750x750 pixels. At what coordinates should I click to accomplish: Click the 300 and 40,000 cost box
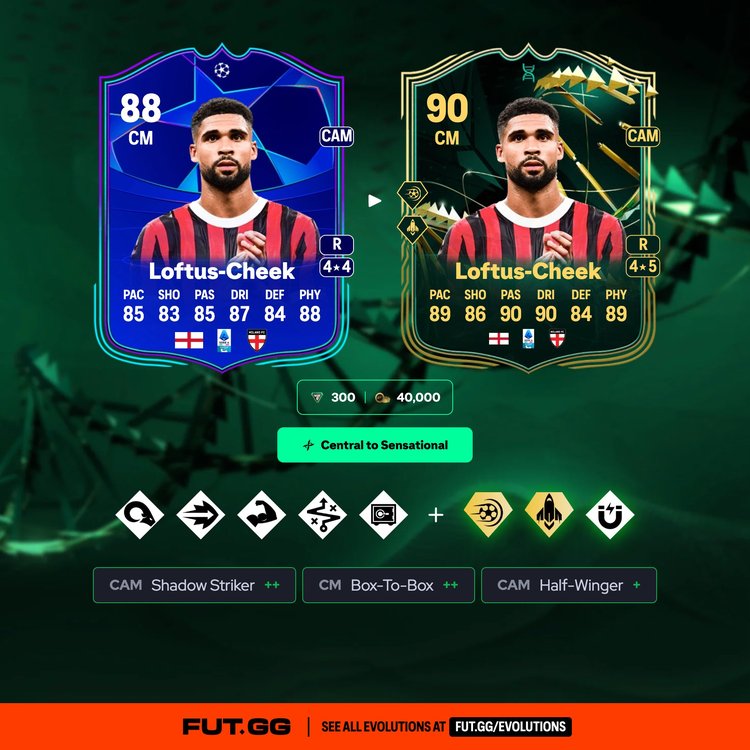coord(375,397)
